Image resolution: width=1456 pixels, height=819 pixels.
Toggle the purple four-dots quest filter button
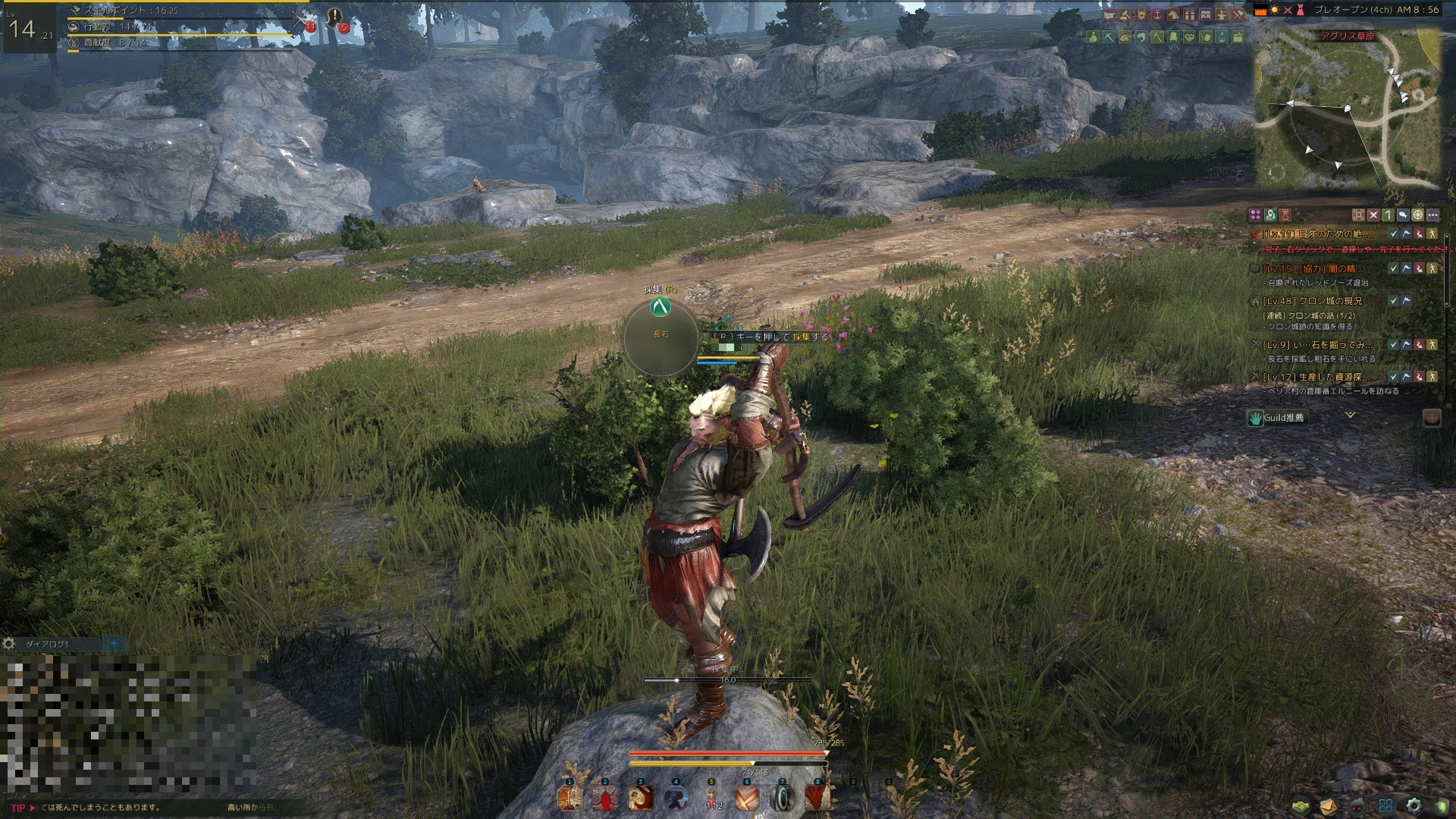[x=1255, y=215]
